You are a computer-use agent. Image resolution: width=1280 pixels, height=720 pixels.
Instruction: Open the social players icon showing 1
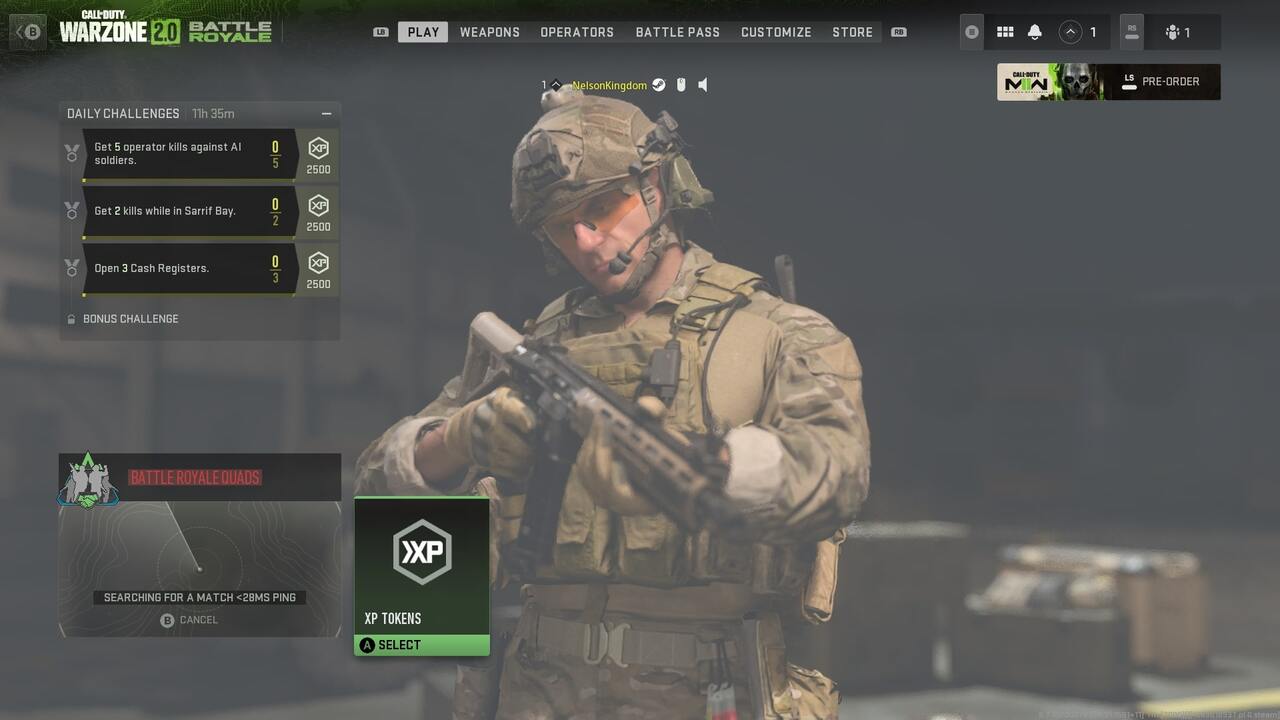(x=1176, y=31)
